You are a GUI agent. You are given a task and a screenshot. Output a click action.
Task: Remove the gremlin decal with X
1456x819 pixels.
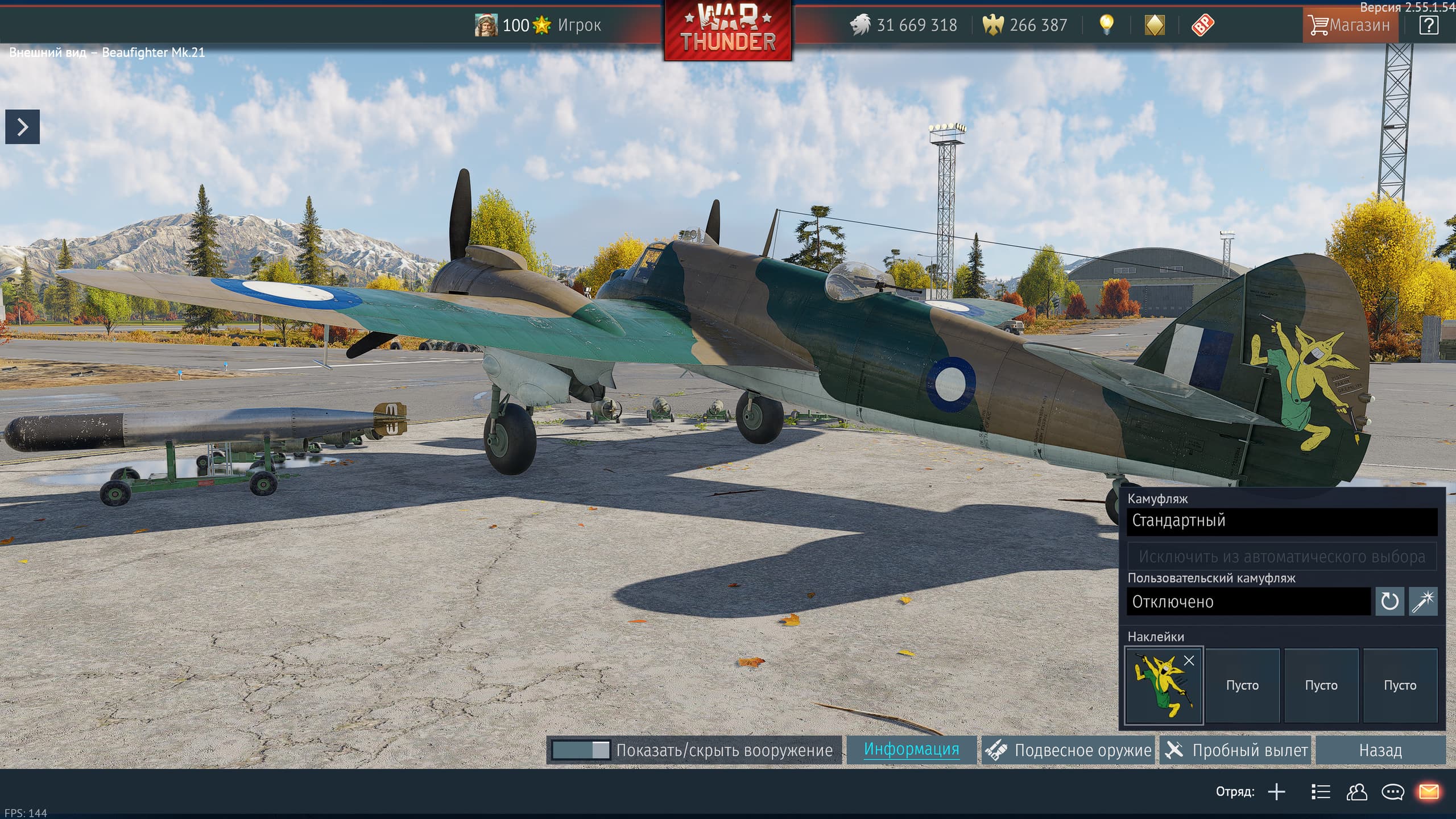click(1189, 660)
